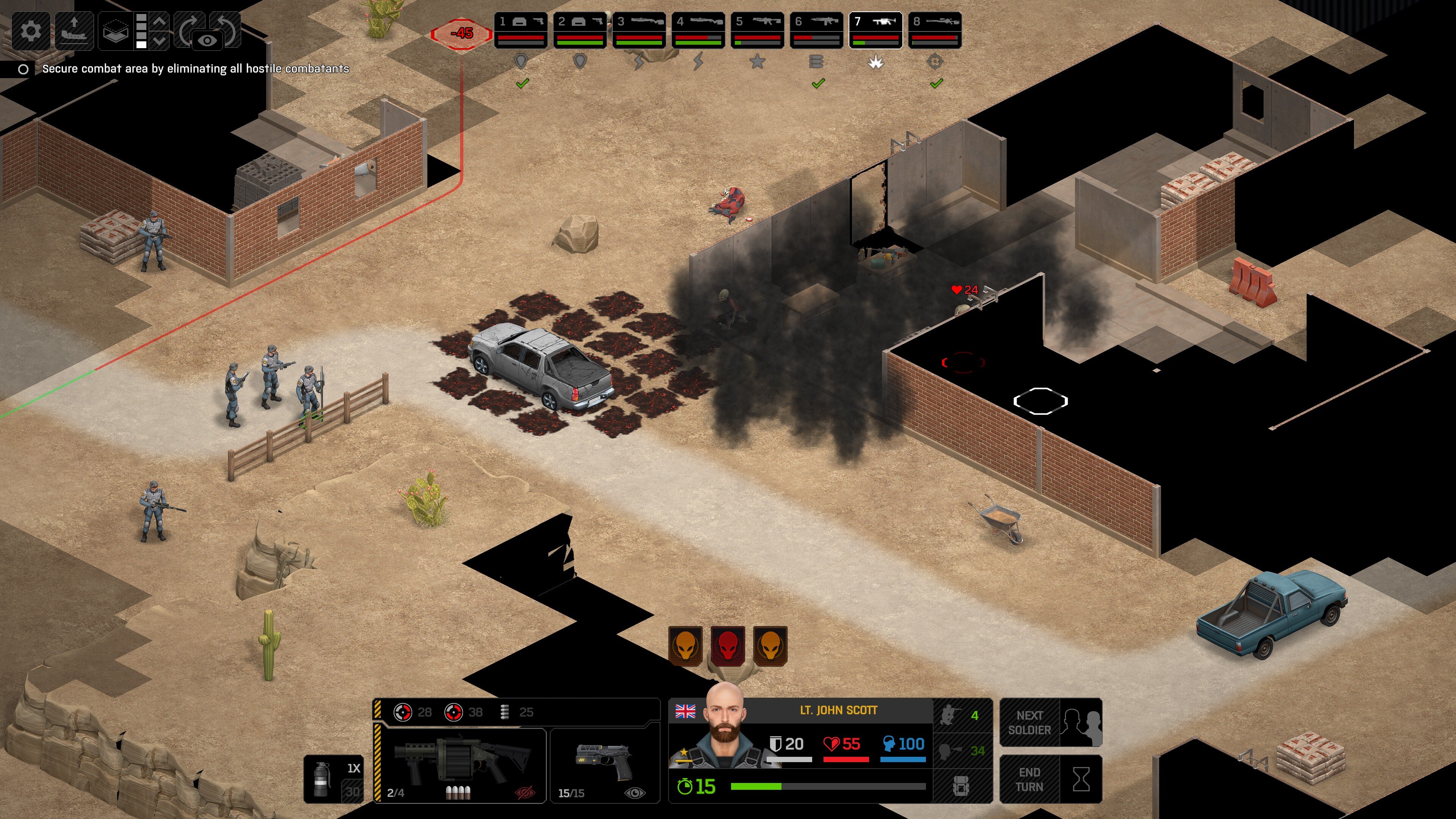Toggle the crouch stance button
The height and width of the screenshot is (819, 1456).
[x=962, y=715]
